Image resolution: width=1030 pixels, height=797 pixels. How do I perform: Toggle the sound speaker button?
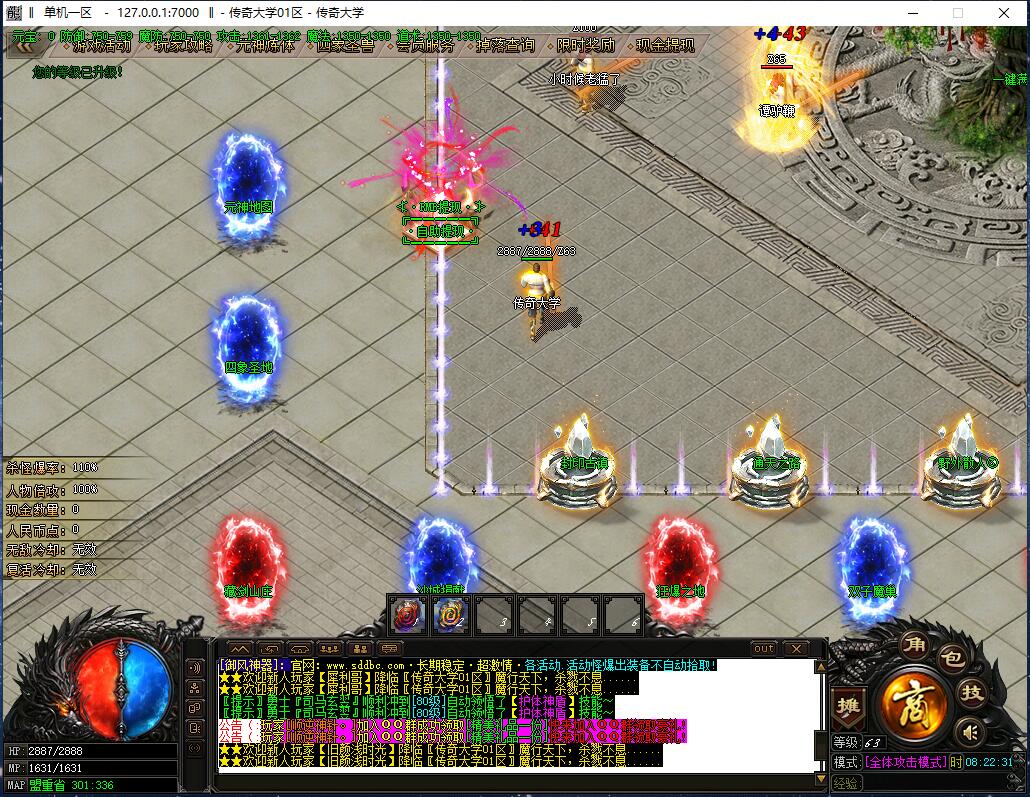(x=969, y=734)
